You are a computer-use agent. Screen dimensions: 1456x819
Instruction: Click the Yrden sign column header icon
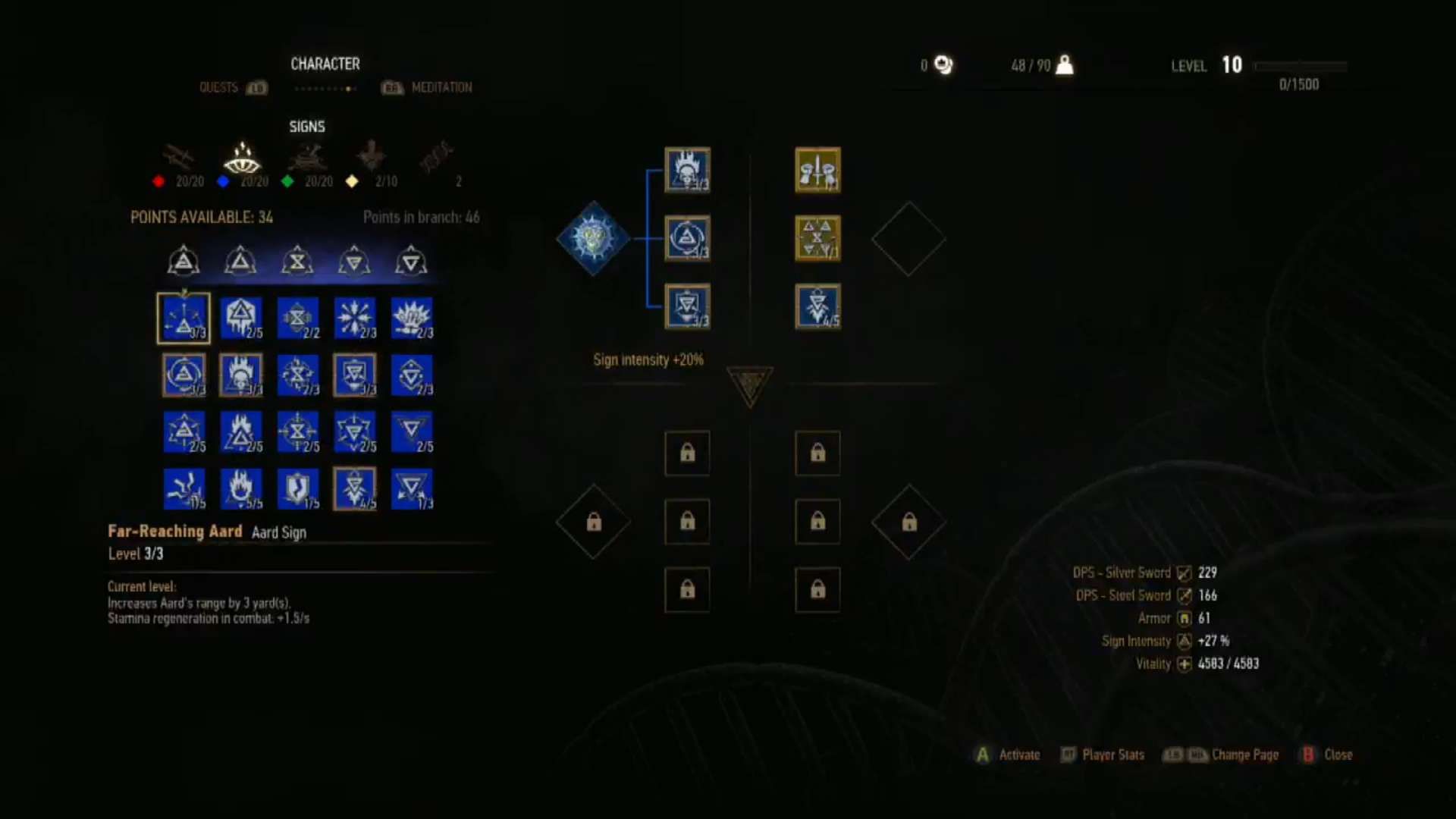pyautogui.click(x=298, y=261)
